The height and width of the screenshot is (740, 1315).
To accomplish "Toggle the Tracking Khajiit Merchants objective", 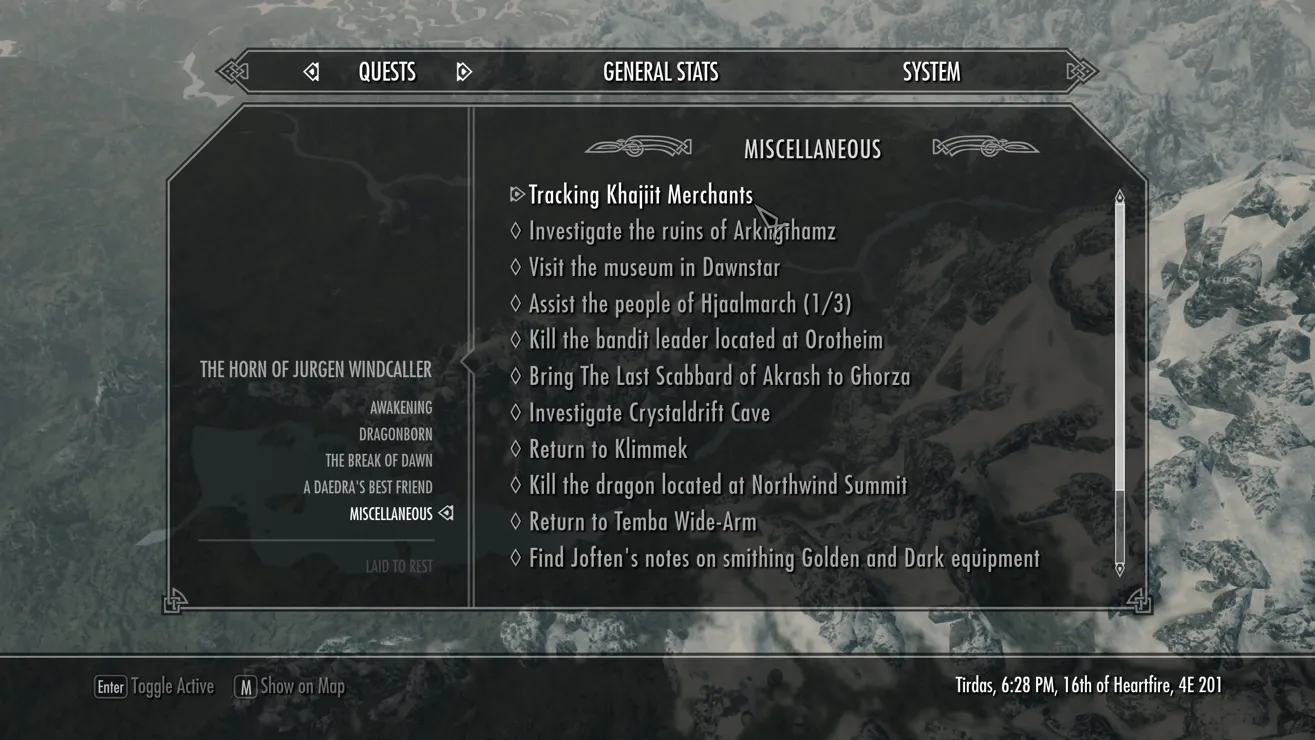I will pos(640,195).
